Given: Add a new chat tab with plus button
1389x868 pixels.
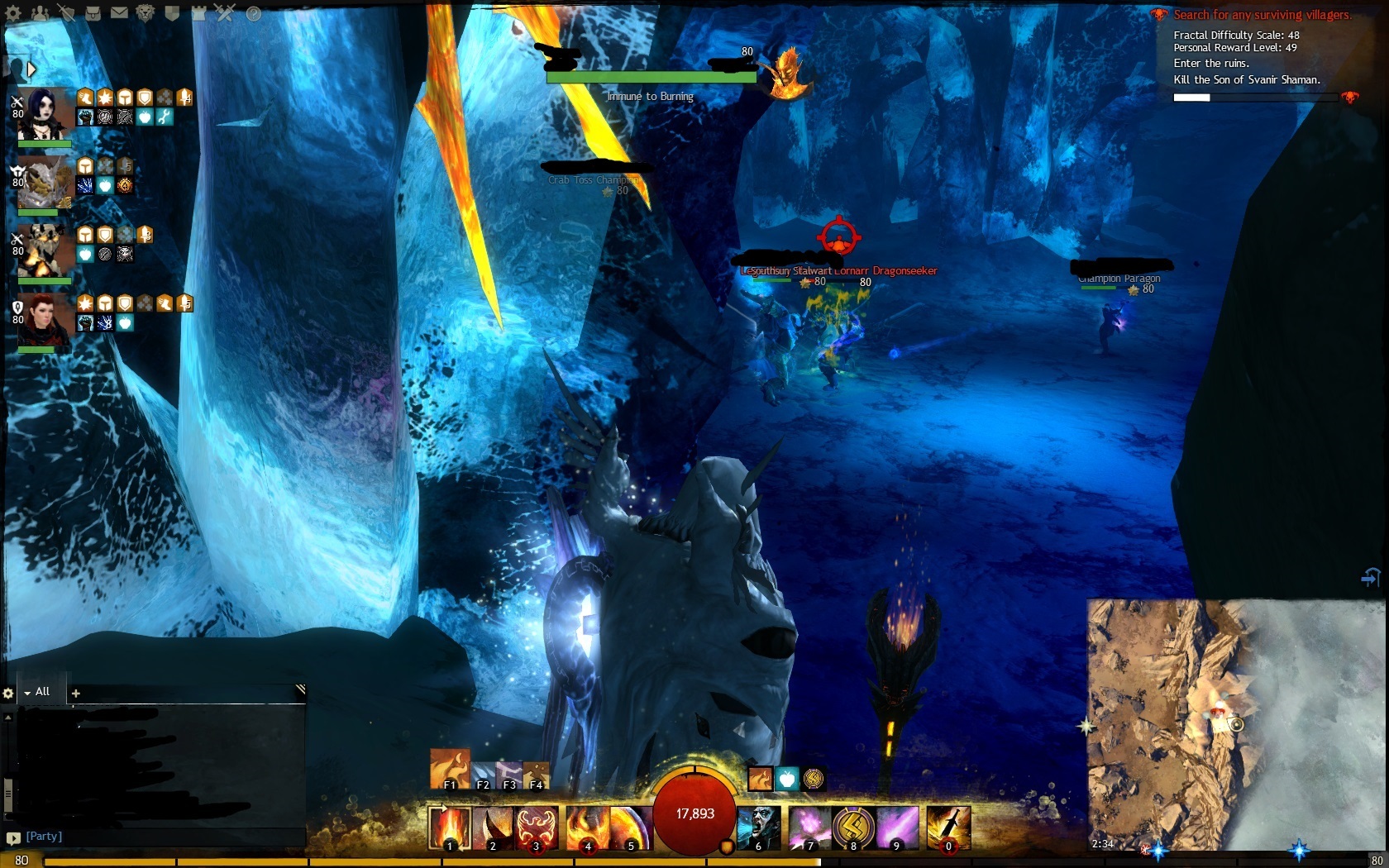Looking at the screenshot, I should click(x=76, y=694).
